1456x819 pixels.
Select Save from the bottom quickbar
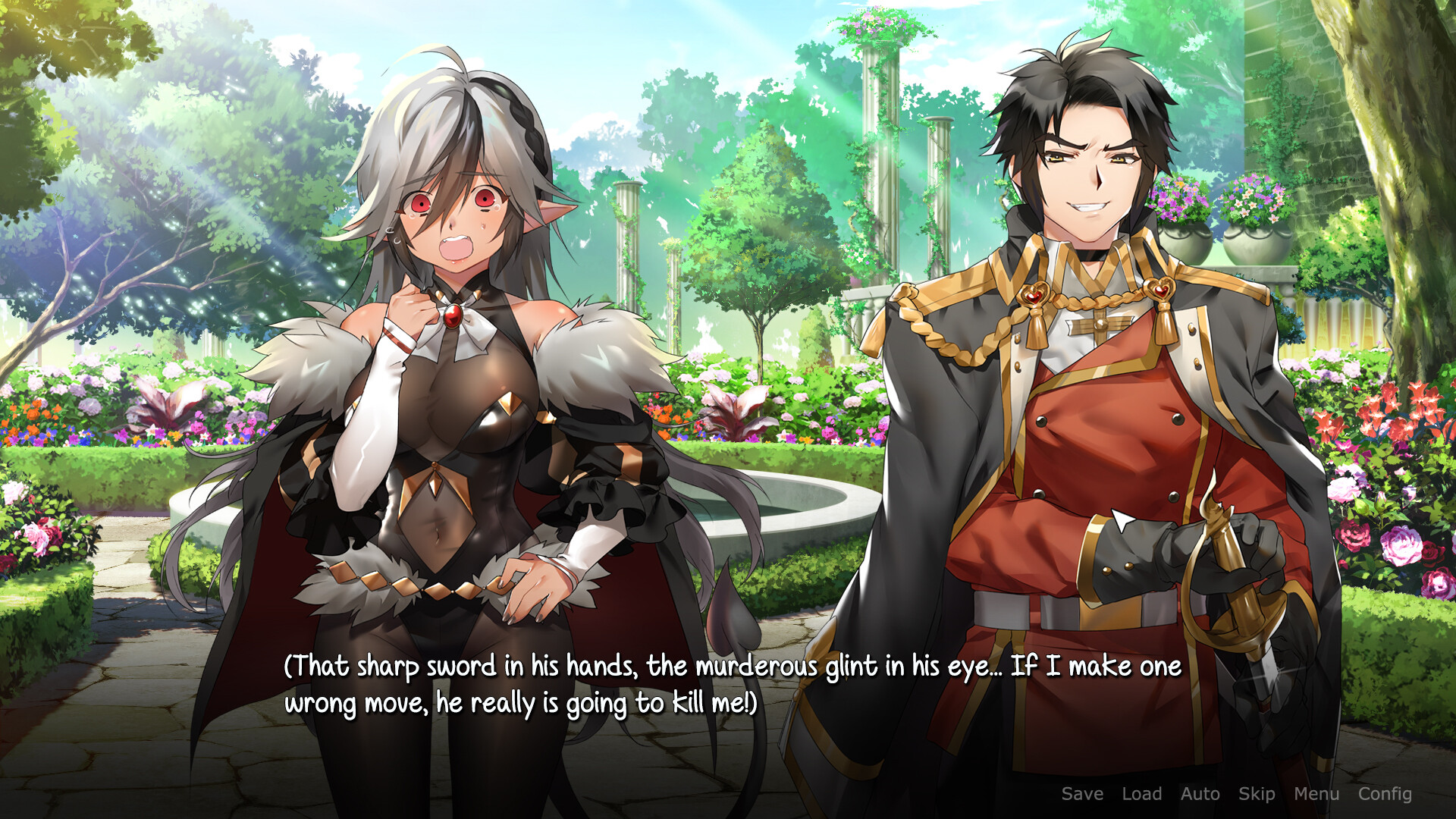[1081, 795]
